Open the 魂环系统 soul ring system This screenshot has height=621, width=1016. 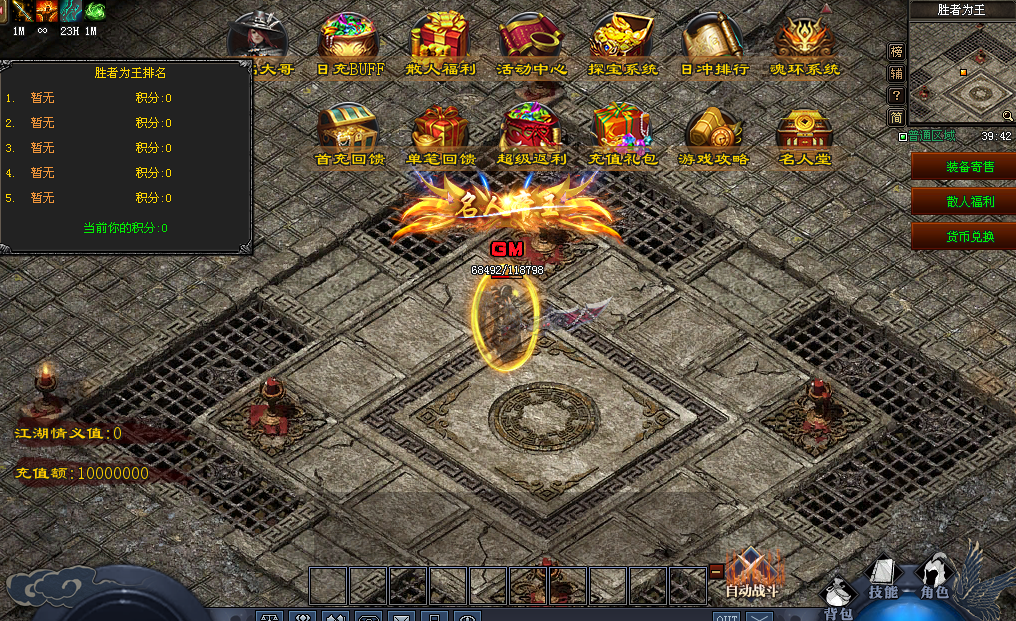[x=806, y=40]
